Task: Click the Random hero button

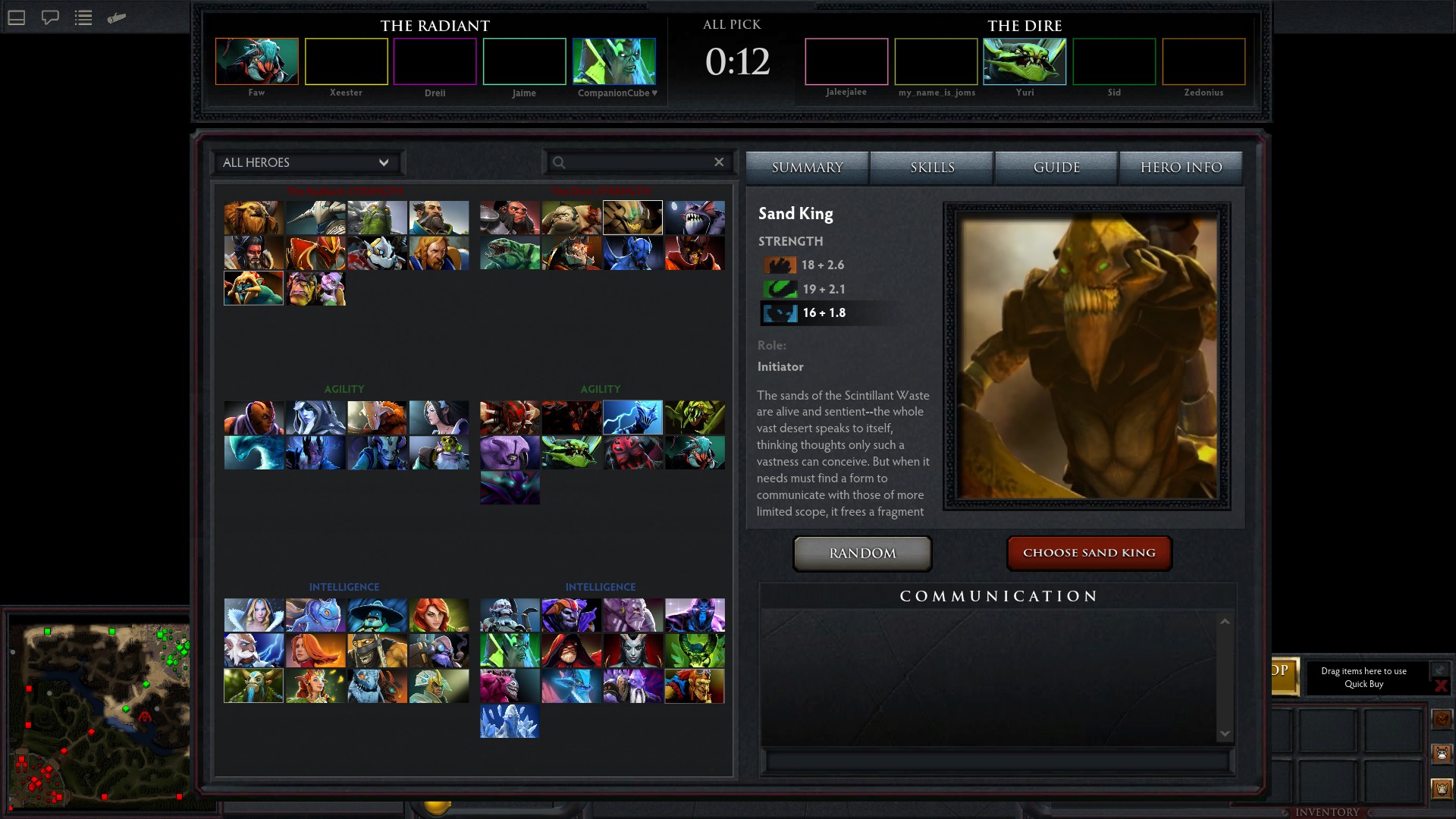Action: (862, 554)
